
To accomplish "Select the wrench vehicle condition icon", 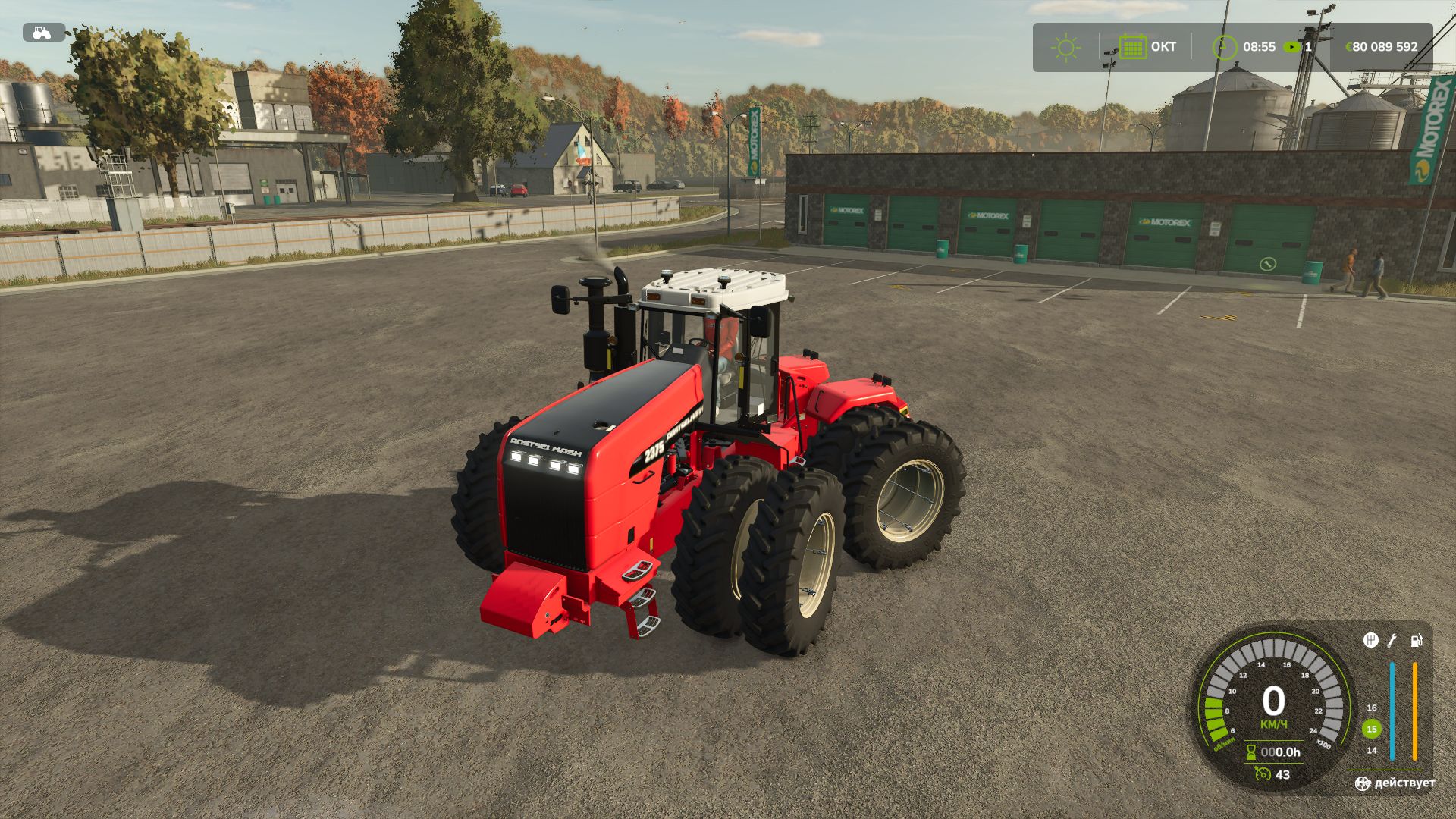I will (x=1392, y=641).
